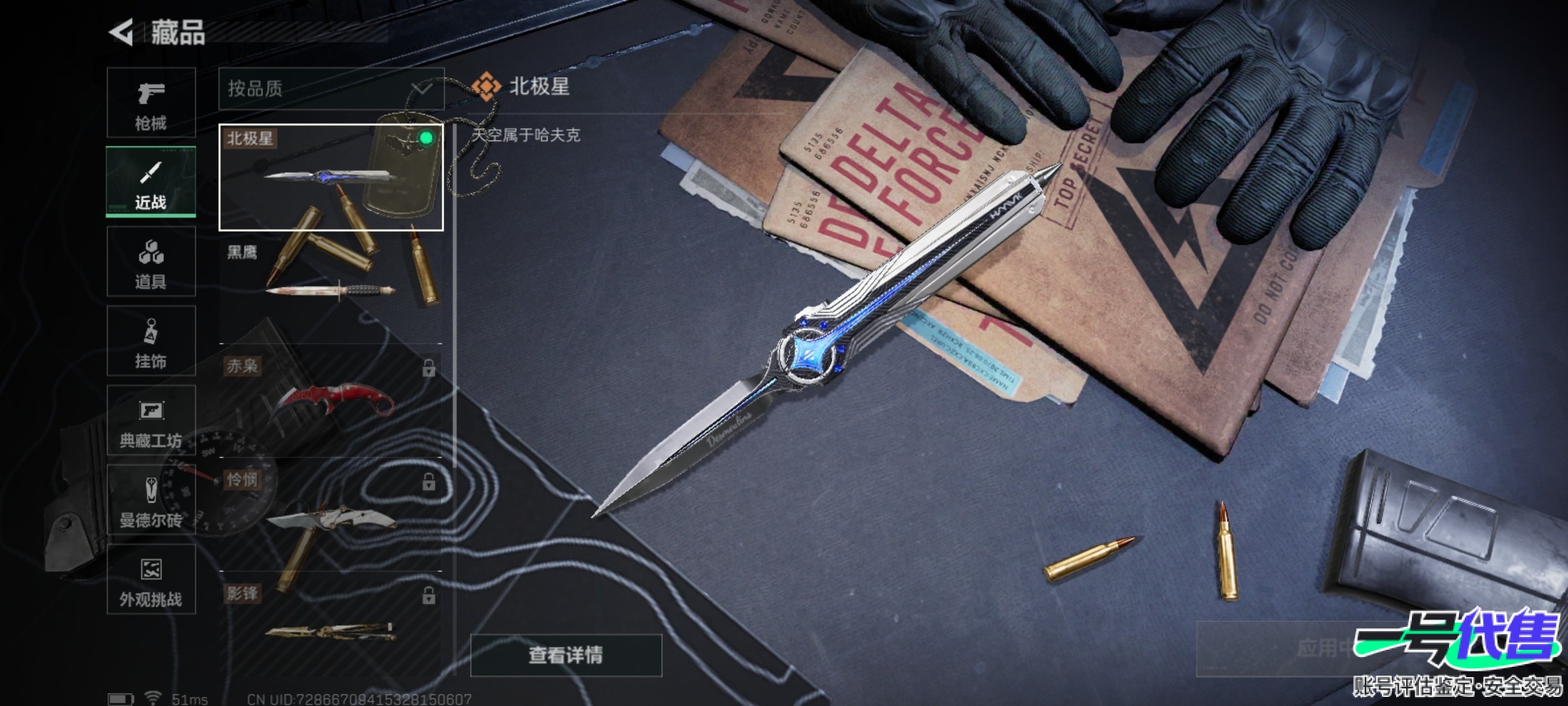Click the 查看详情 view details button

(x=566, y=654)
